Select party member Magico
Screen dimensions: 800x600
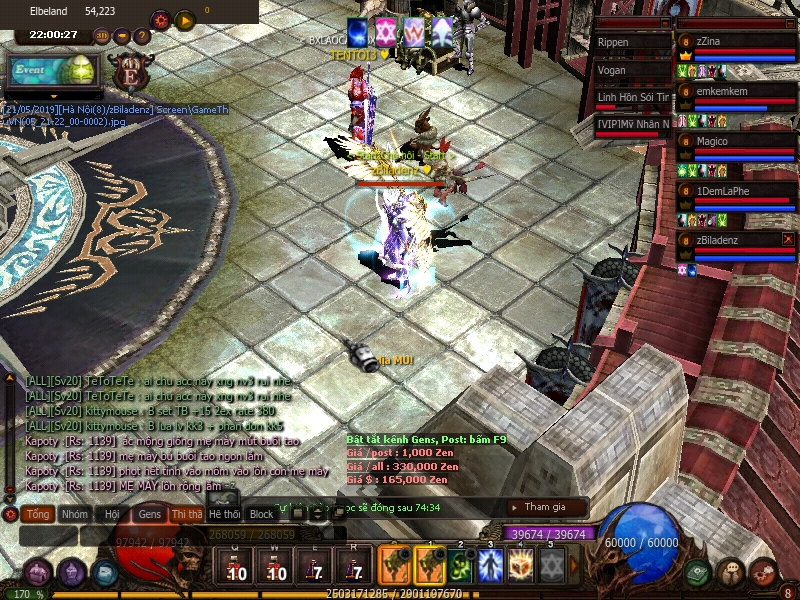736,141
